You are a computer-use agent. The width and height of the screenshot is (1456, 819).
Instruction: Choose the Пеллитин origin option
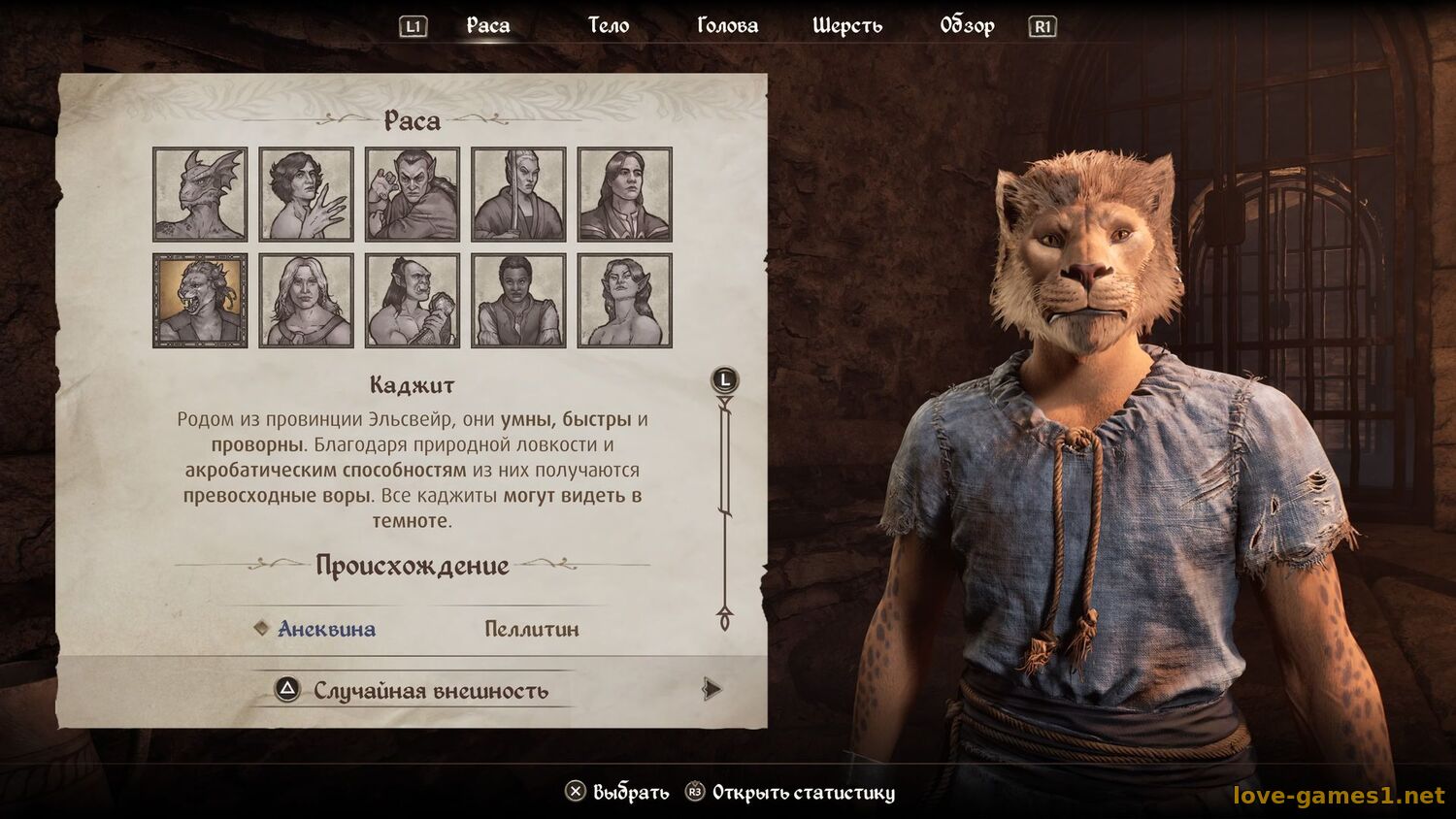tap(531, 629)
